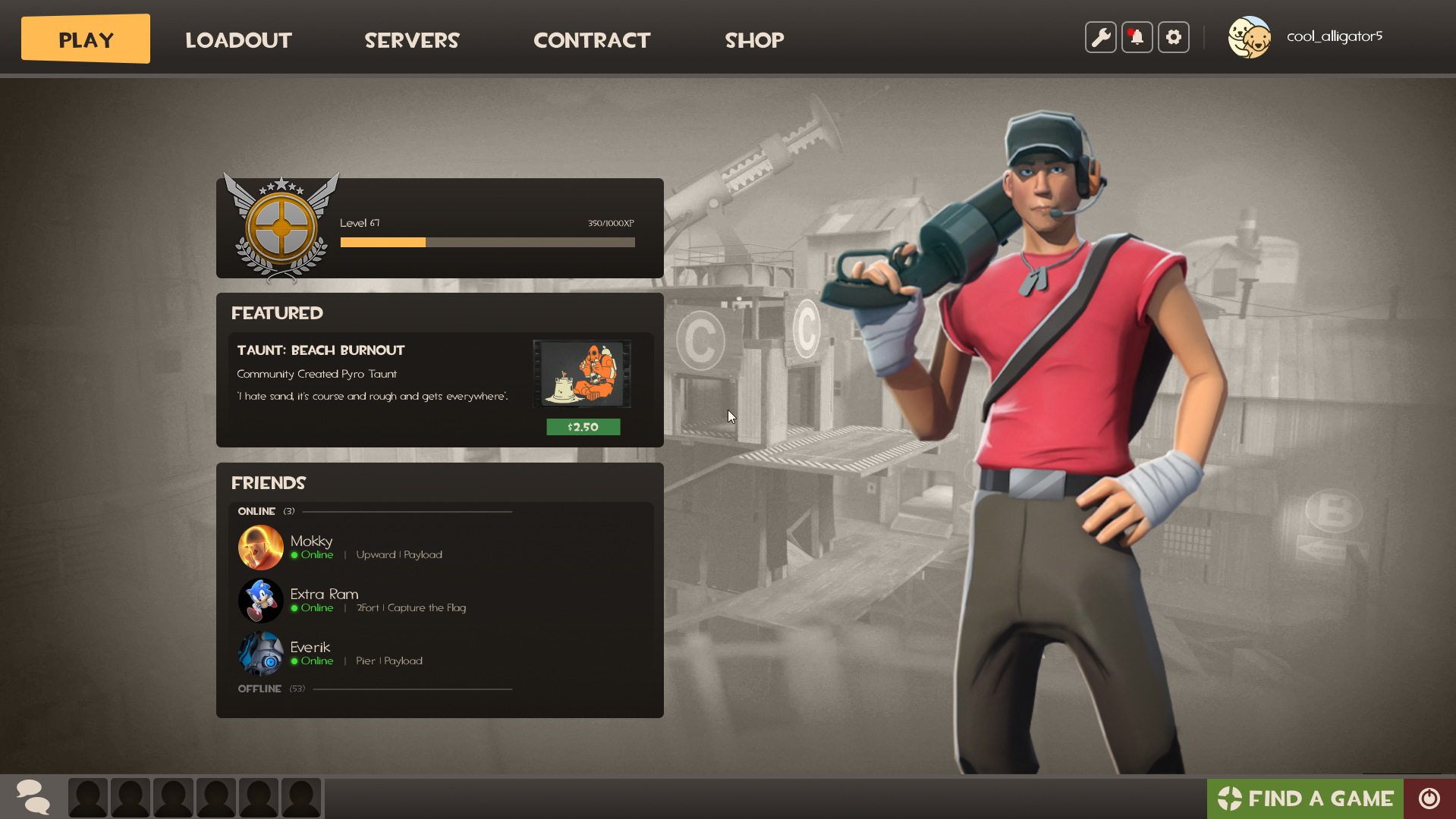This screenshot has height=819, width=1456.
Task: Open the CONTRACT menu item
Action: pyautogui.click(x=592, y=40)
